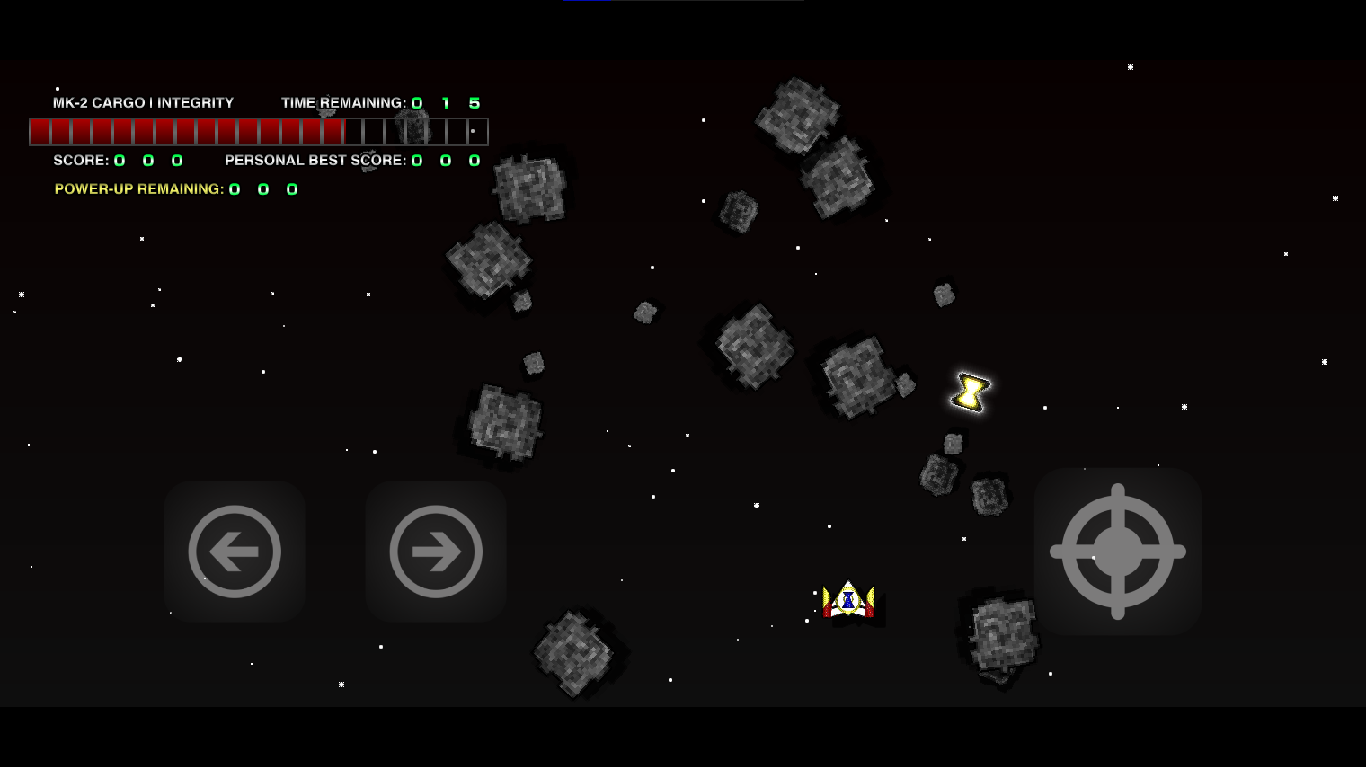Click the player's spaceship sprite
Image resolution: width=1366 pixels, height=767 pixels.
click(848, 598)
